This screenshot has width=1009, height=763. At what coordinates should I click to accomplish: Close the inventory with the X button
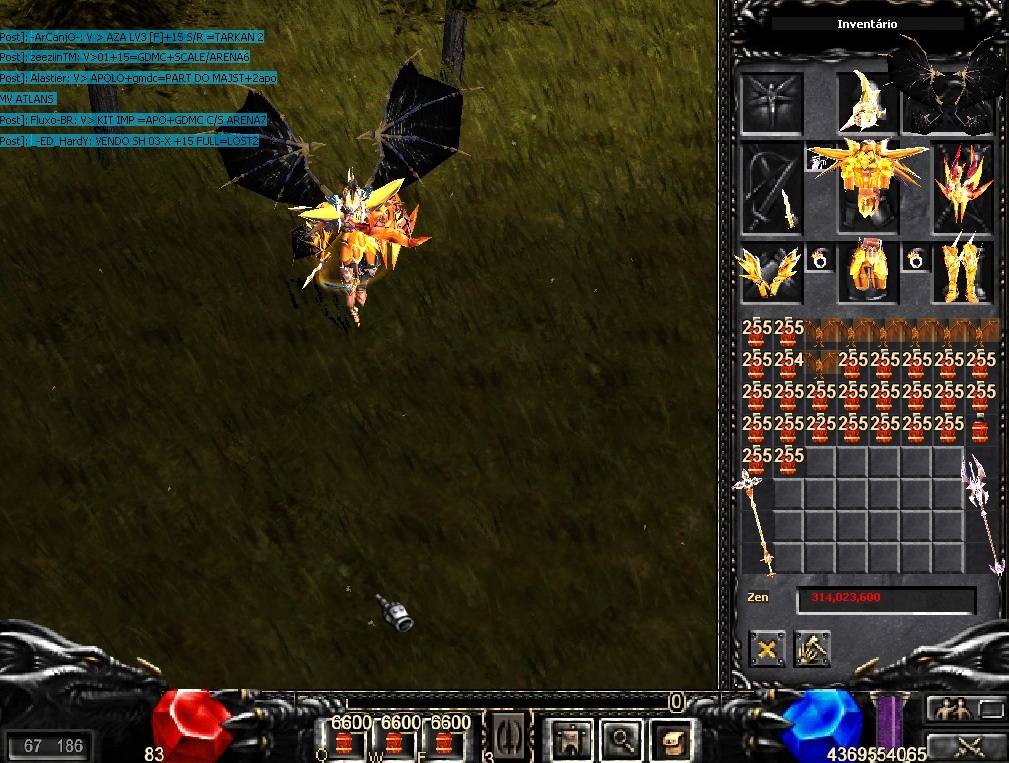pyautogui.click(x=767, y=650)
